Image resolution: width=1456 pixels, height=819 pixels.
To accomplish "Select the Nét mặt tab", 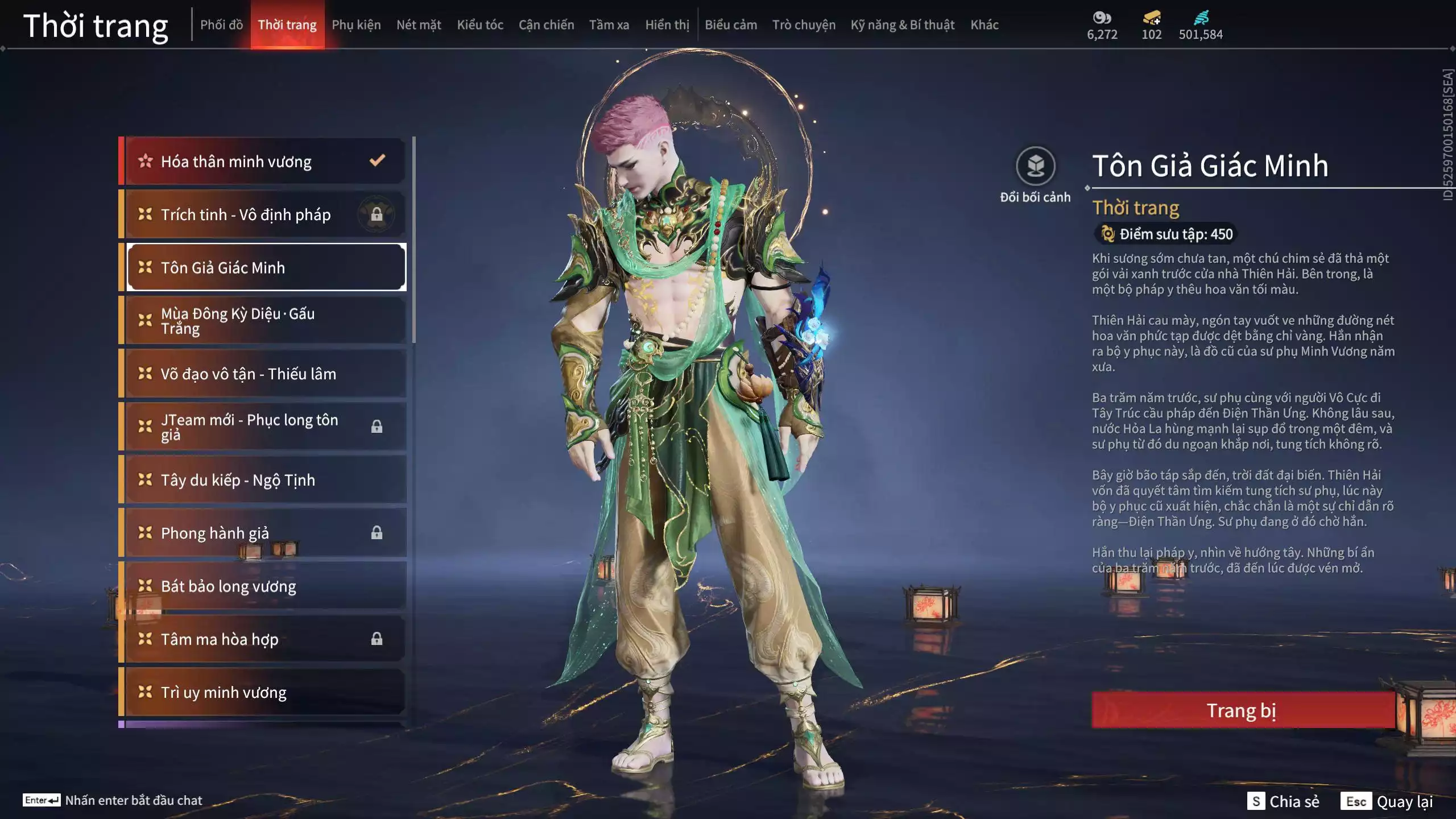I will (x=419, y=25).
